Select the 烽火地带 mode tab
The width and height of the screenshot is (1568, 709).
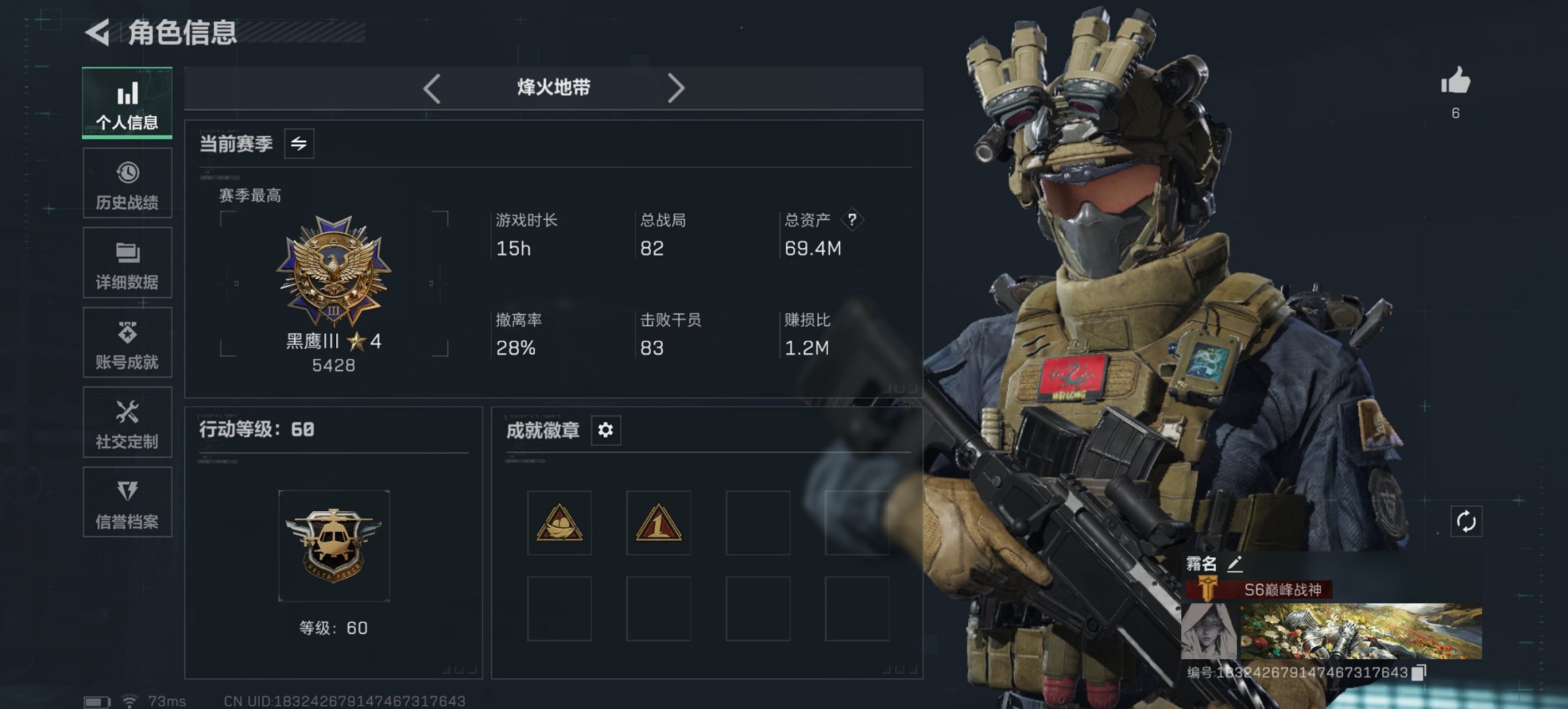point(553,88)
